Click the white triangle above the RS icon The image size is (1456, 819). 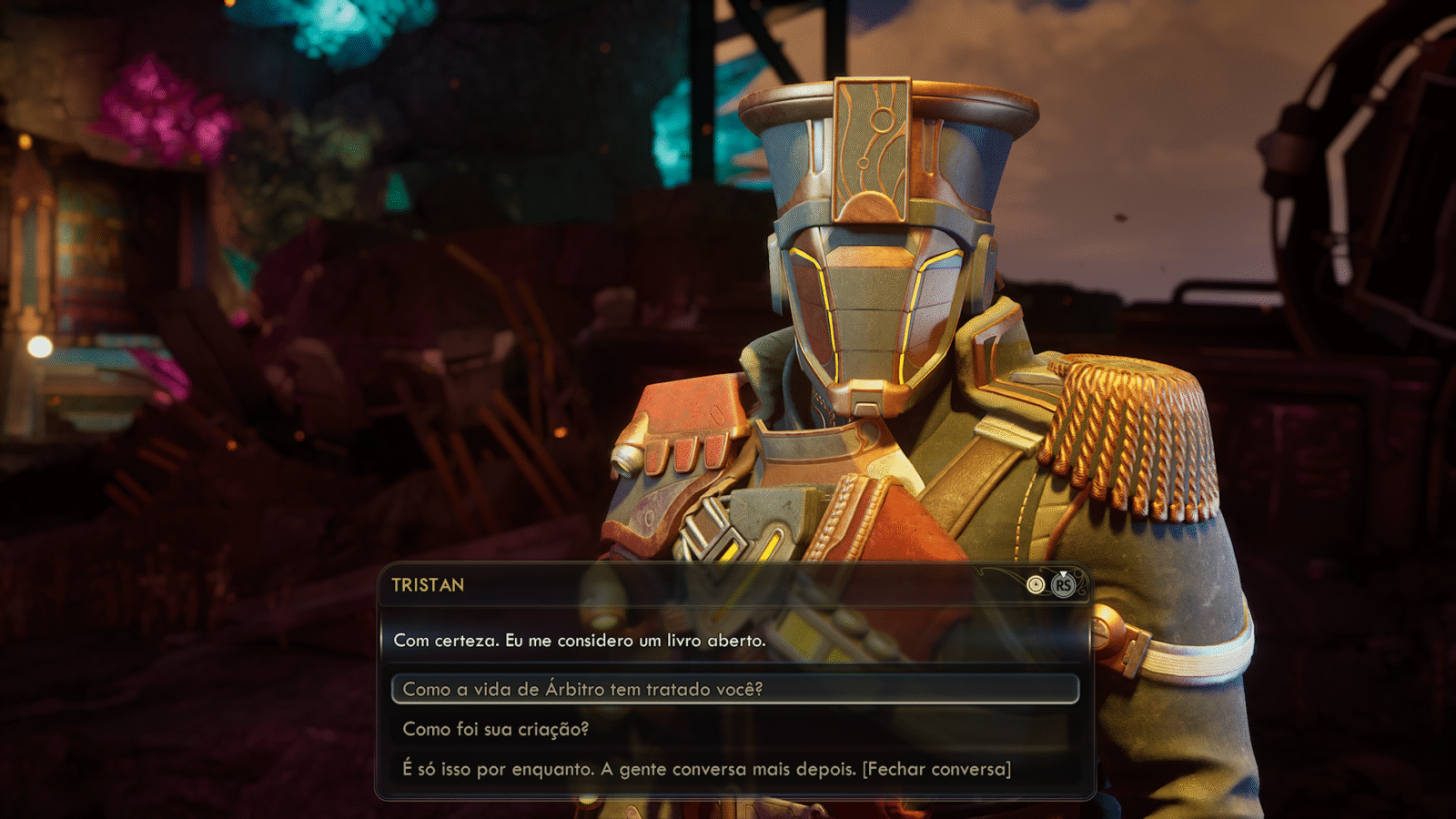coord(1063,573)
